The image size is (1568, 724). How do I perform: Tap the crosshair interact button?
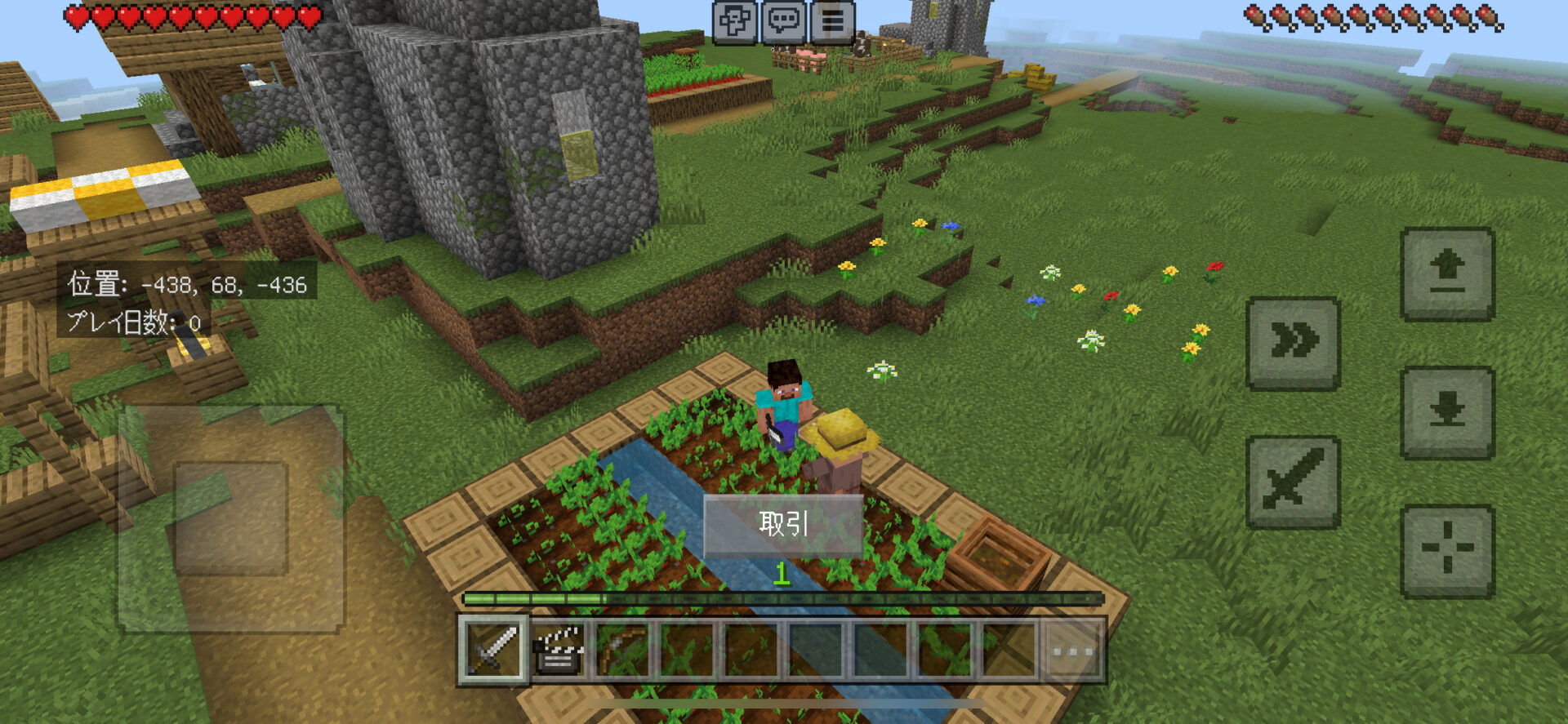pos(1447,551)
